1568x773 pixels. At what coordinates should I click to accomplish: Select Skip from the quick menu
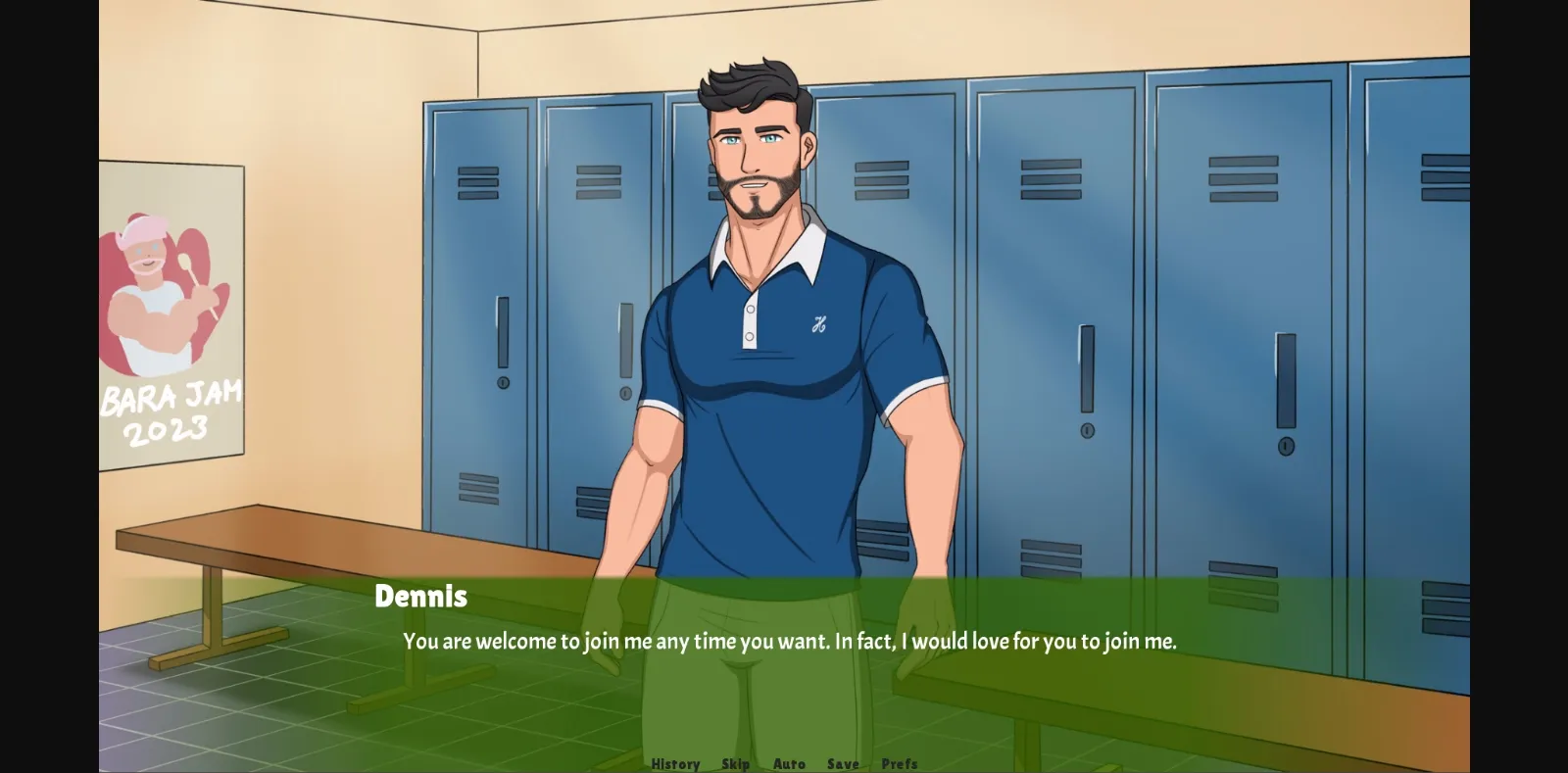click(x=735, y=763)
